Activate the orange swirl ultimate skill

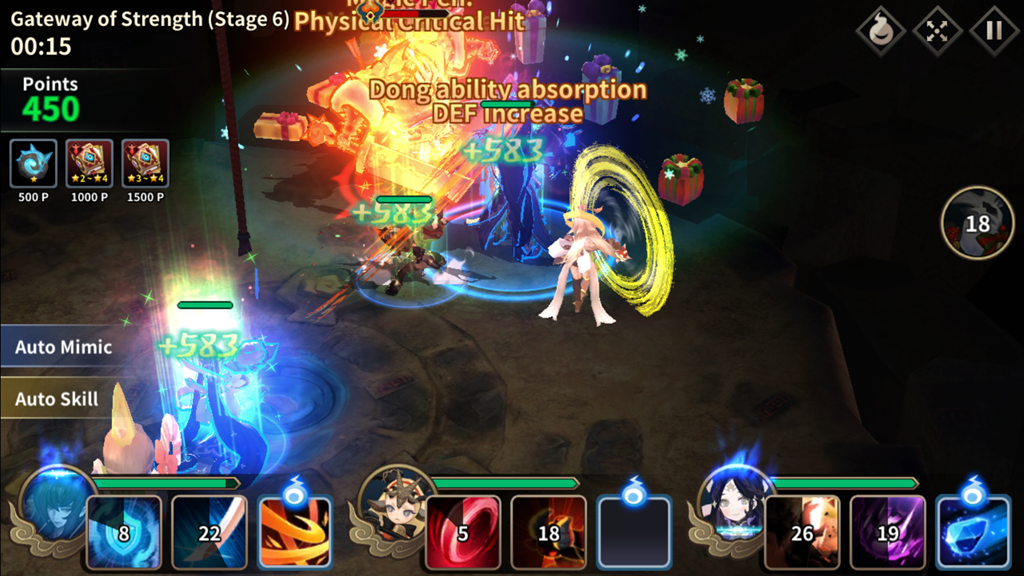point(294,532)
